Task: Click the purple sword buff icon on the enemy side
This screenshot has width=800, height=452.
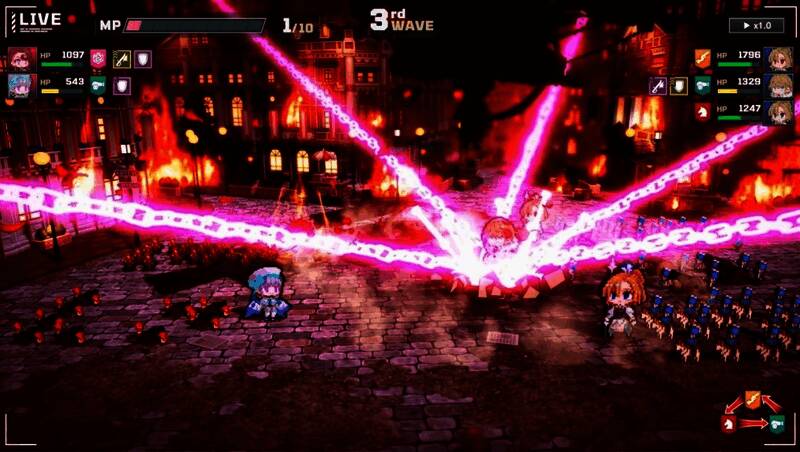Action: pyautogui.click(x=657, y=86)
